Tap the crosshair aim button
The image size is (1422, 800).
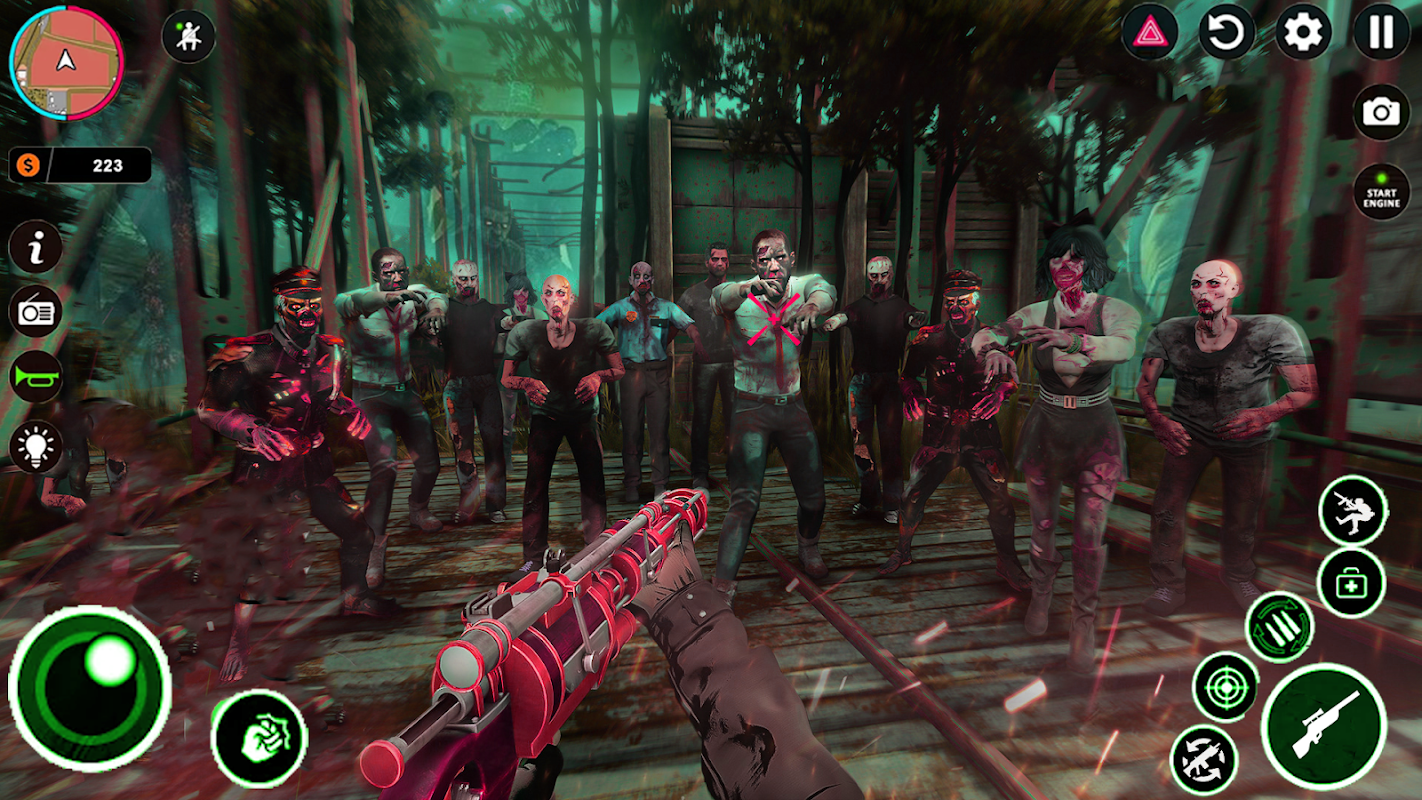1226,686
